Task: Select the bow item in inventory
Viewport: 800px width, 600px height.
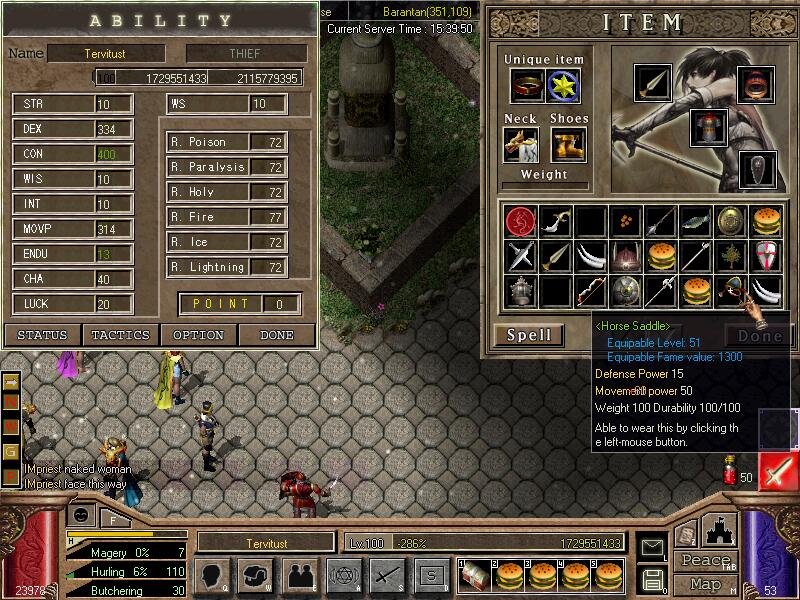Action: (591, 292)
